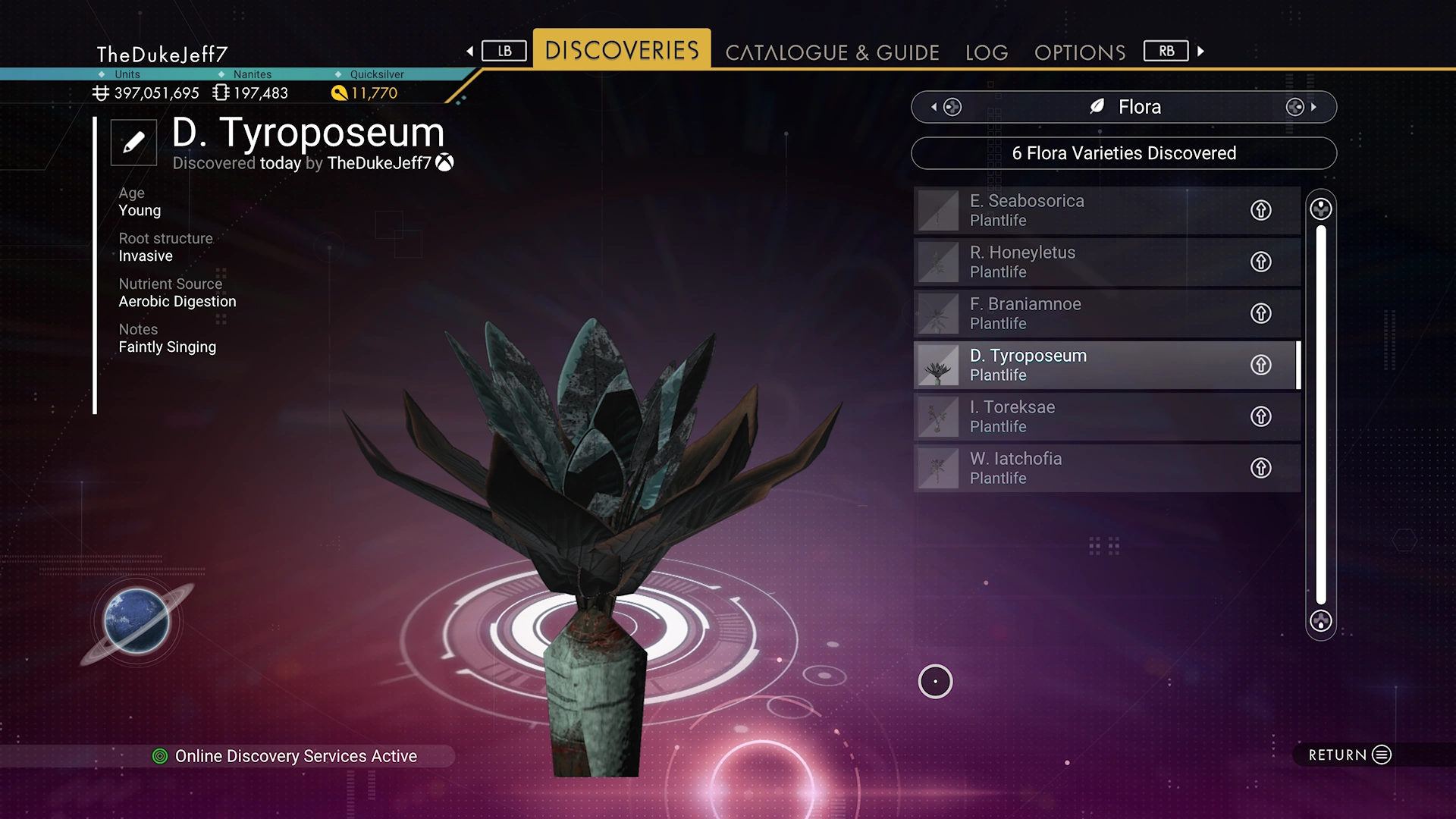Click the planet icon to view the planet
Screen dimensions: 1456x819
point(137,621)
